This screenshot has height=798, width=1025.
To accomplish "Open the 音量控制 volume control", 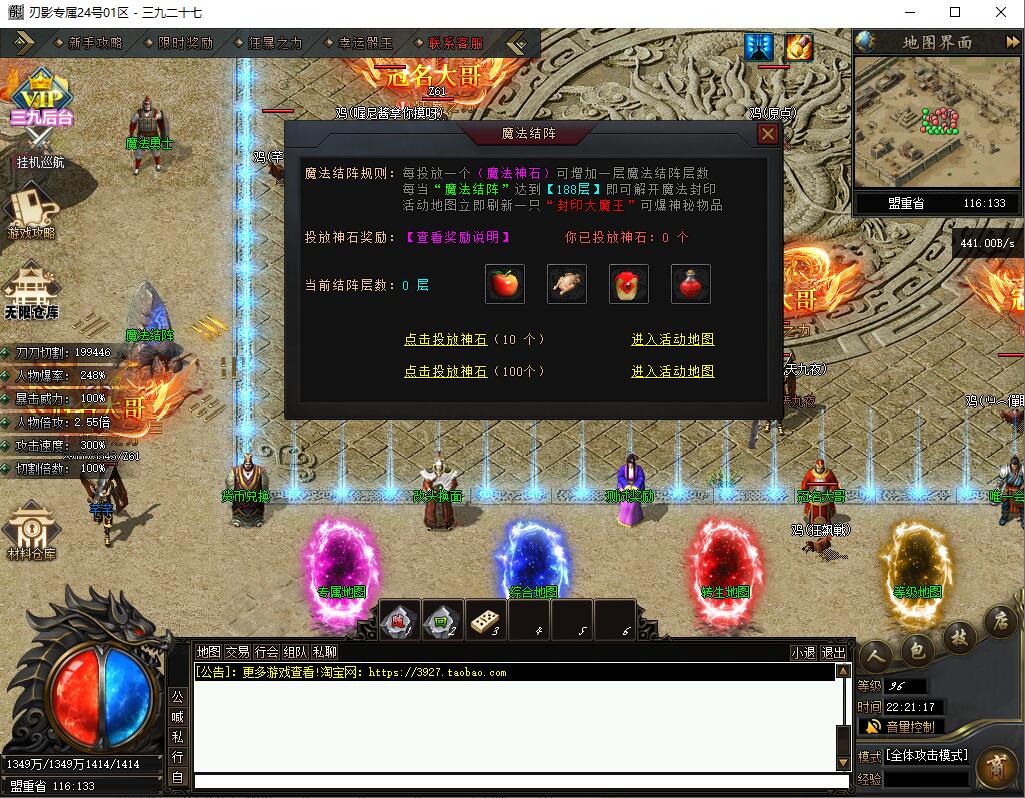I will pyautogui.click(x=900, y=727).
